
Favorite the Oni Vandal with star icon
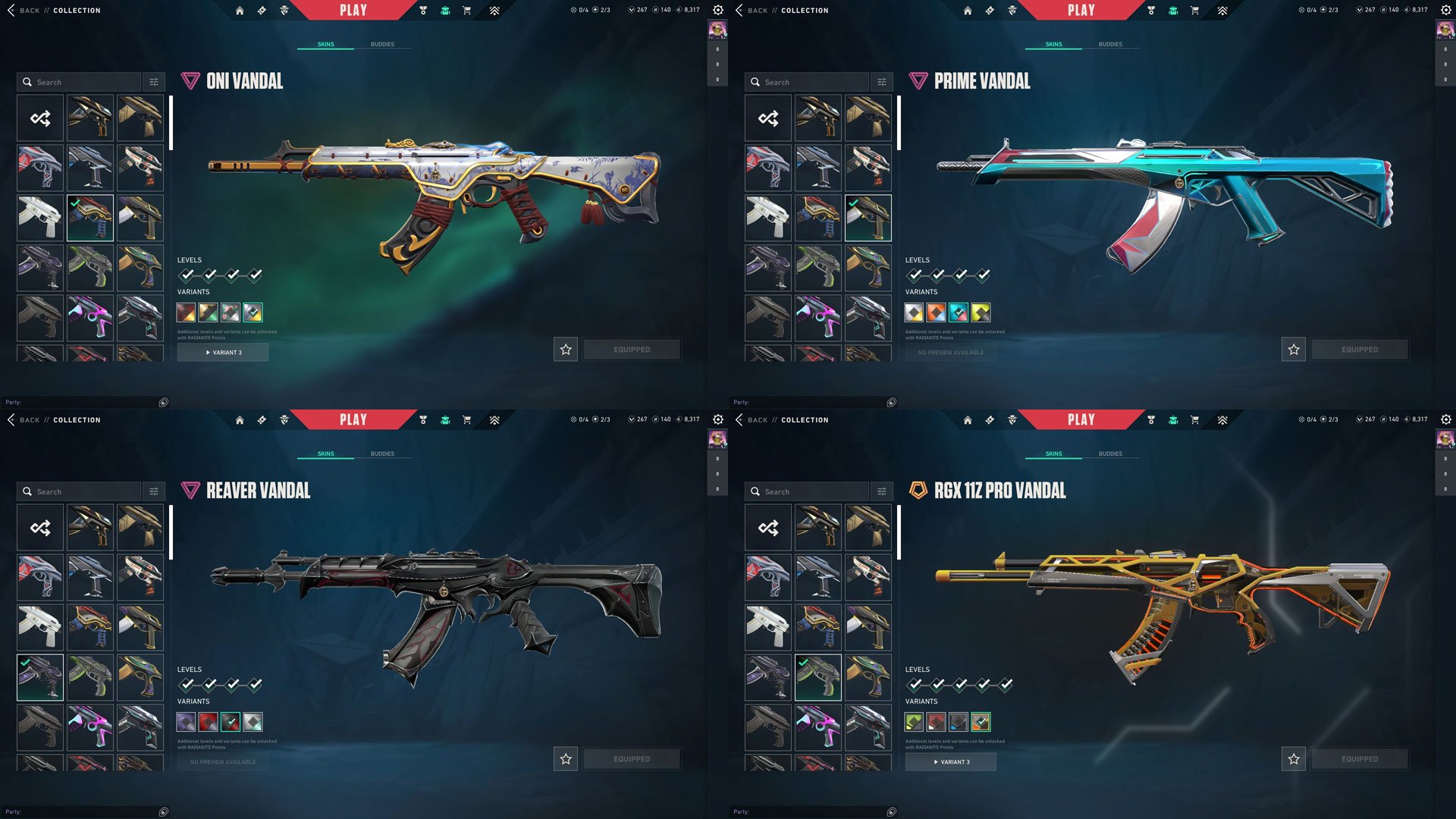[x=565, y=350]
